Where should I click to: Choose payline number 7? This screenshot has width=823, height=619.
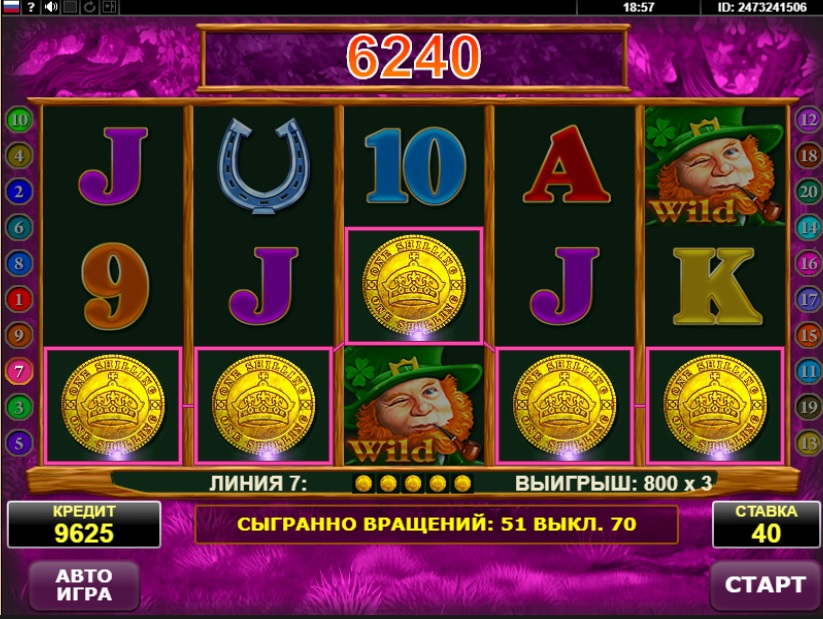coord(18,371)
